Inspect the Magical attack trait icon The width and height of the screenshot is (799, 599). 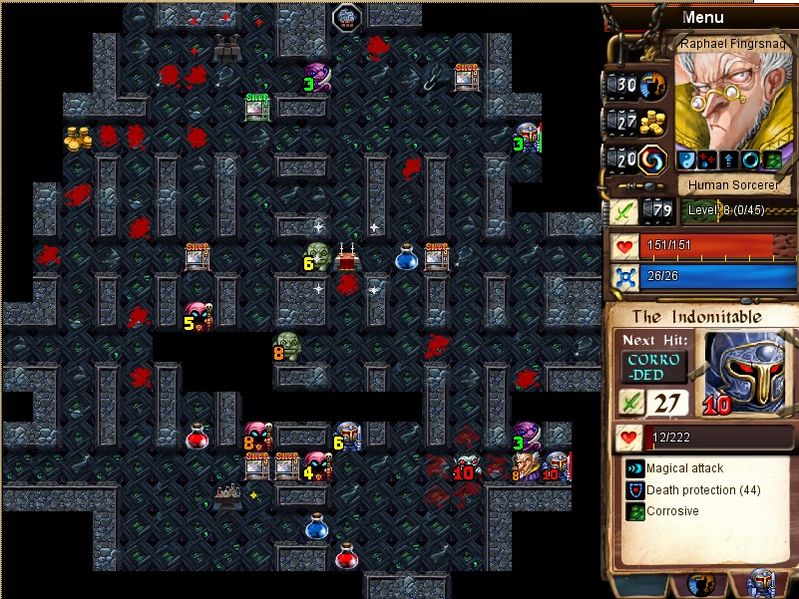[634, 468]
